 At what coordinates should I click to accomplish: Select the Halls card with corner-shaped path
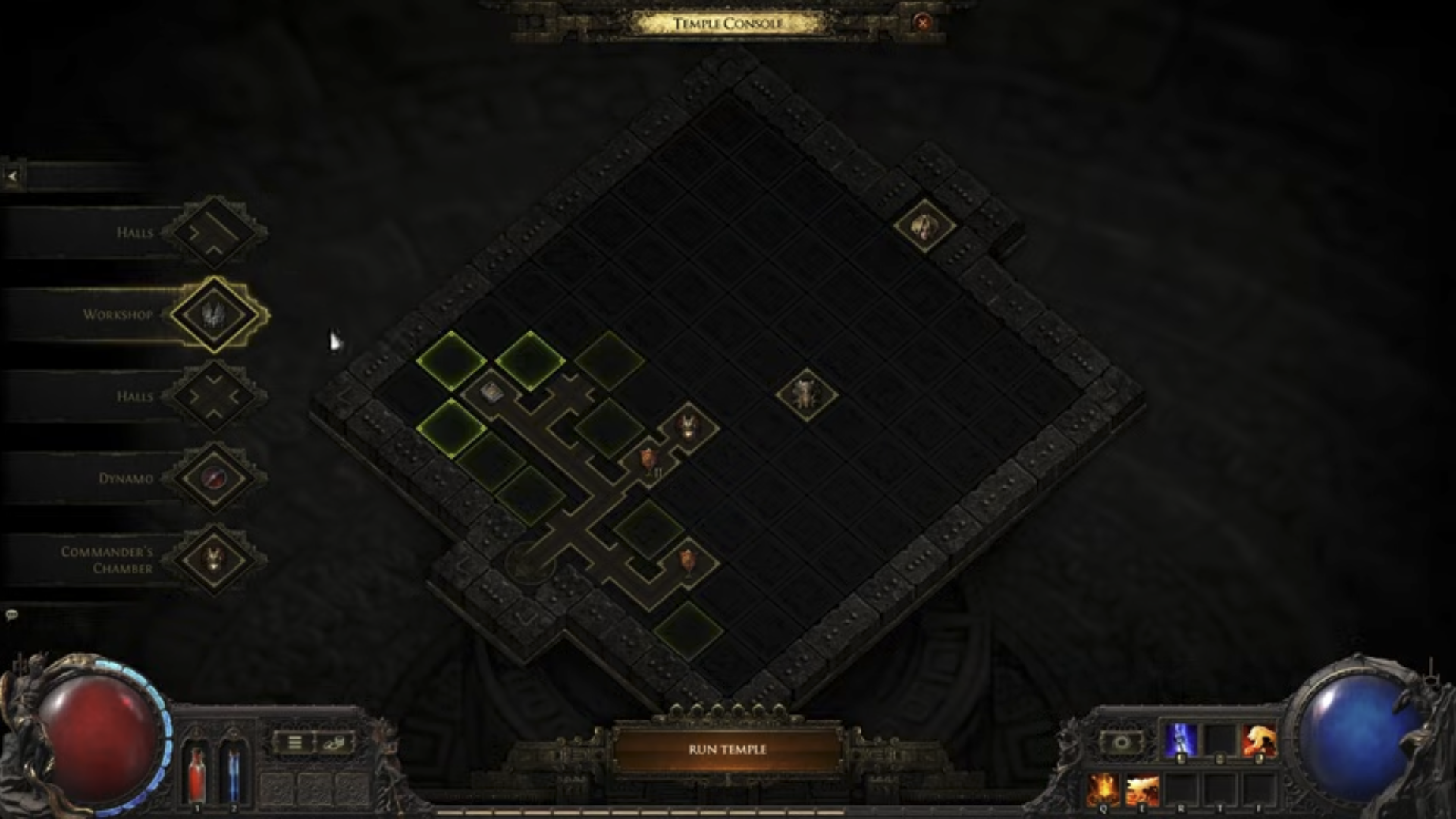(x=215, y=232)
